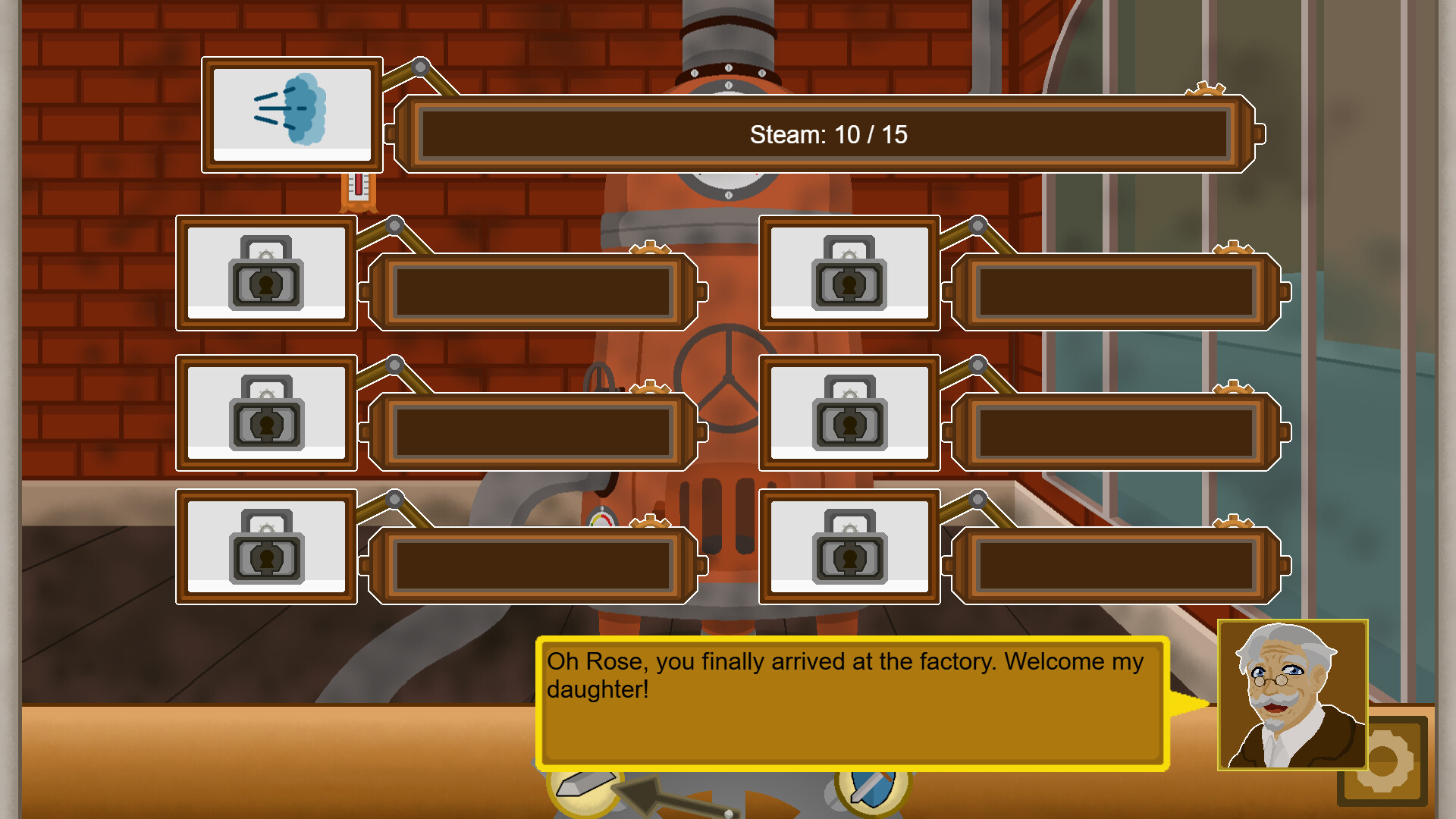Unlock the middle-left padlocked upgrade node
The image size is (1456, 819).
267,415
